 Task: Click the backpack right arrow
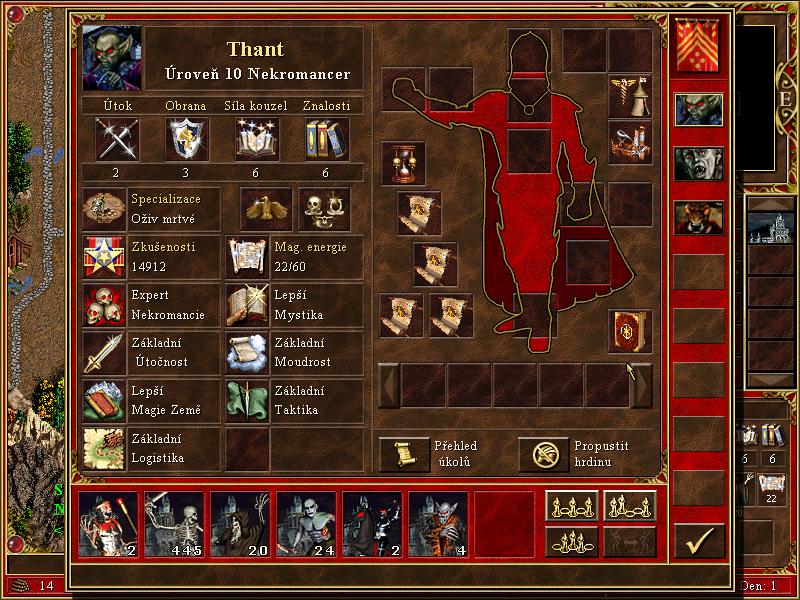(x=641, y=385)
